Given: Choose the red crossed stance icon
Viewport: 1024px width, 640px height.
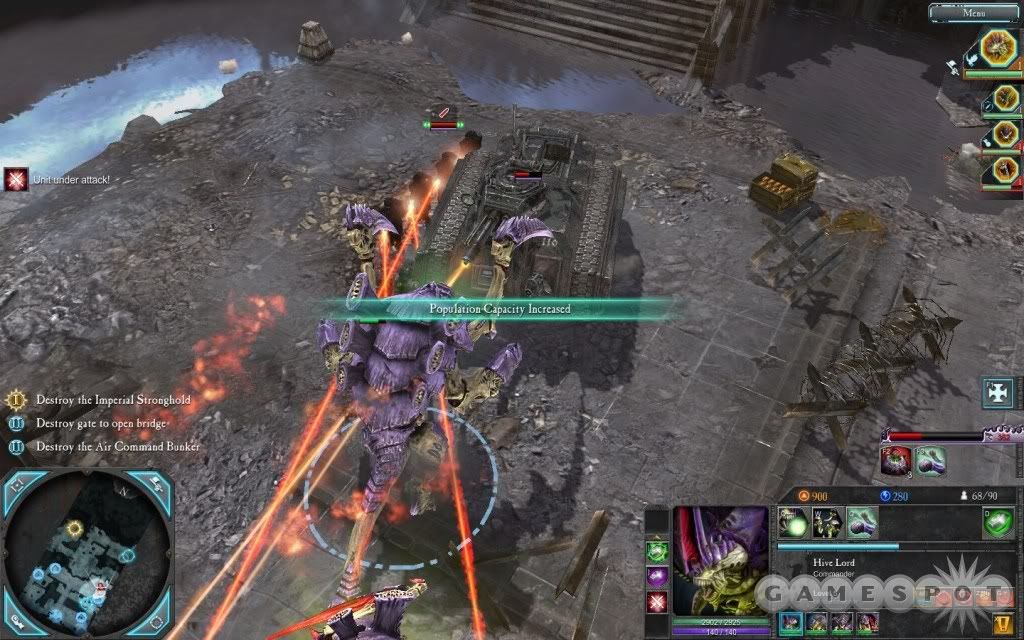Looking at the screenshot, I should coord(657,602).
